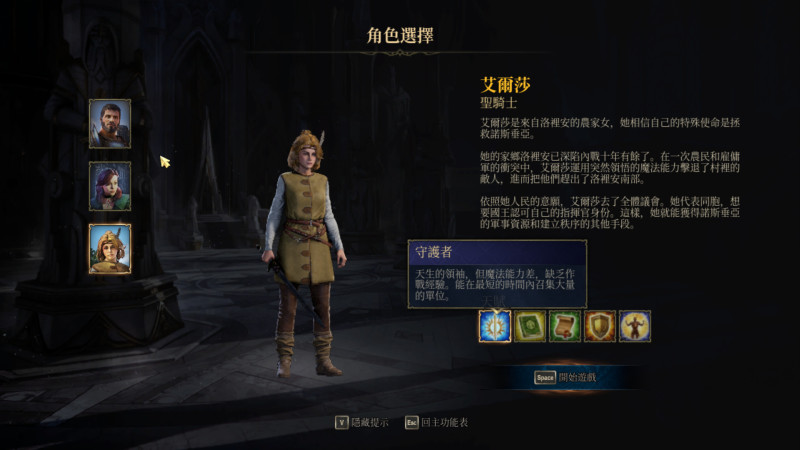Return to main menu via 回主功能表

coord(436,422)
